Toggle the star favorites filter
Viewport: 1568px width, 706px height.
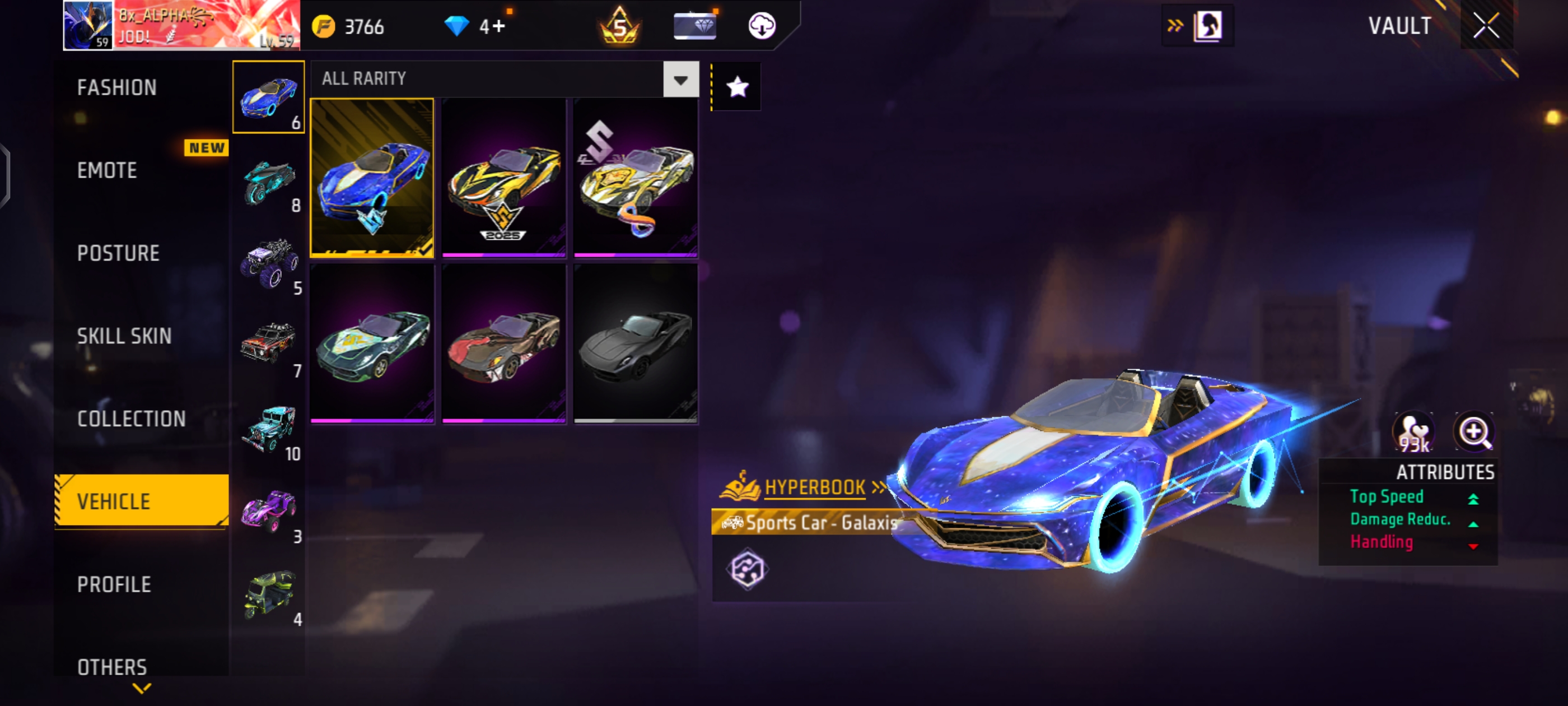(x=737, y=87)
